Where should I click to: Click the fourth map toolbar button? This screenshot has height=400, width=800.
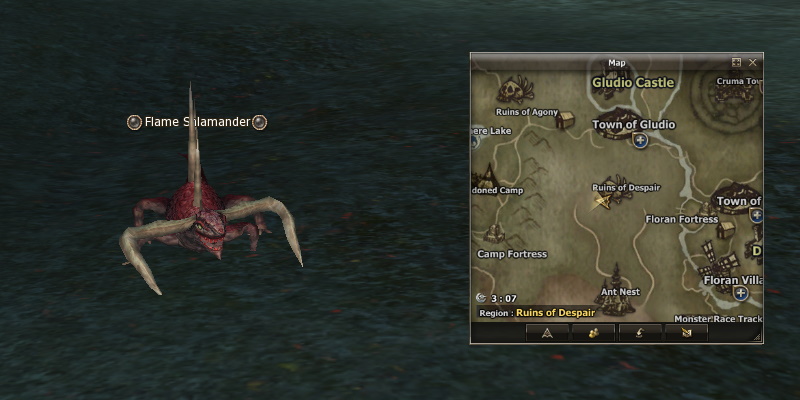coord(686,333)
